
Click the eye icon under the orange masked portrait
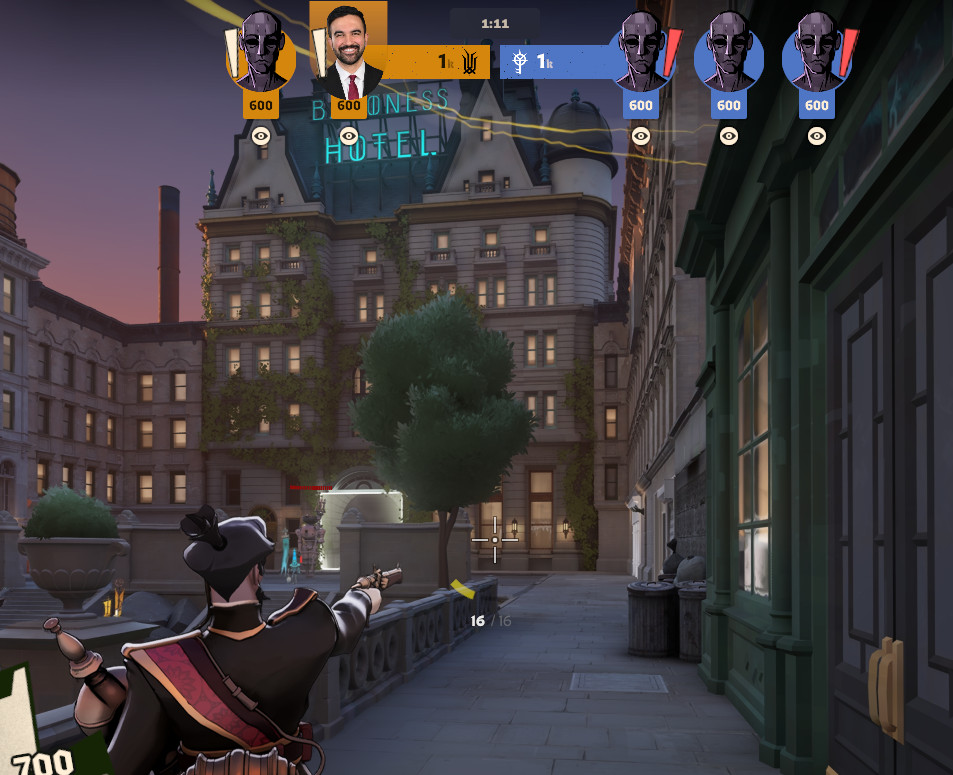coord(261,135)
